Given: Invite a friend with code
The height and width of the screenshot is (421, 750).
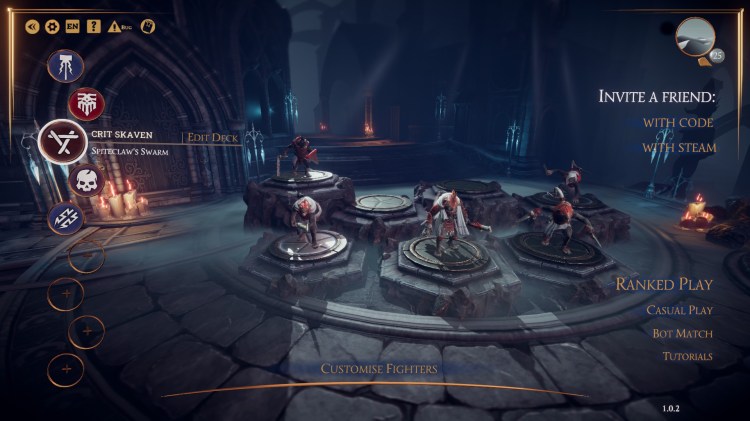Looking at the screenshot, I should 678,122.
